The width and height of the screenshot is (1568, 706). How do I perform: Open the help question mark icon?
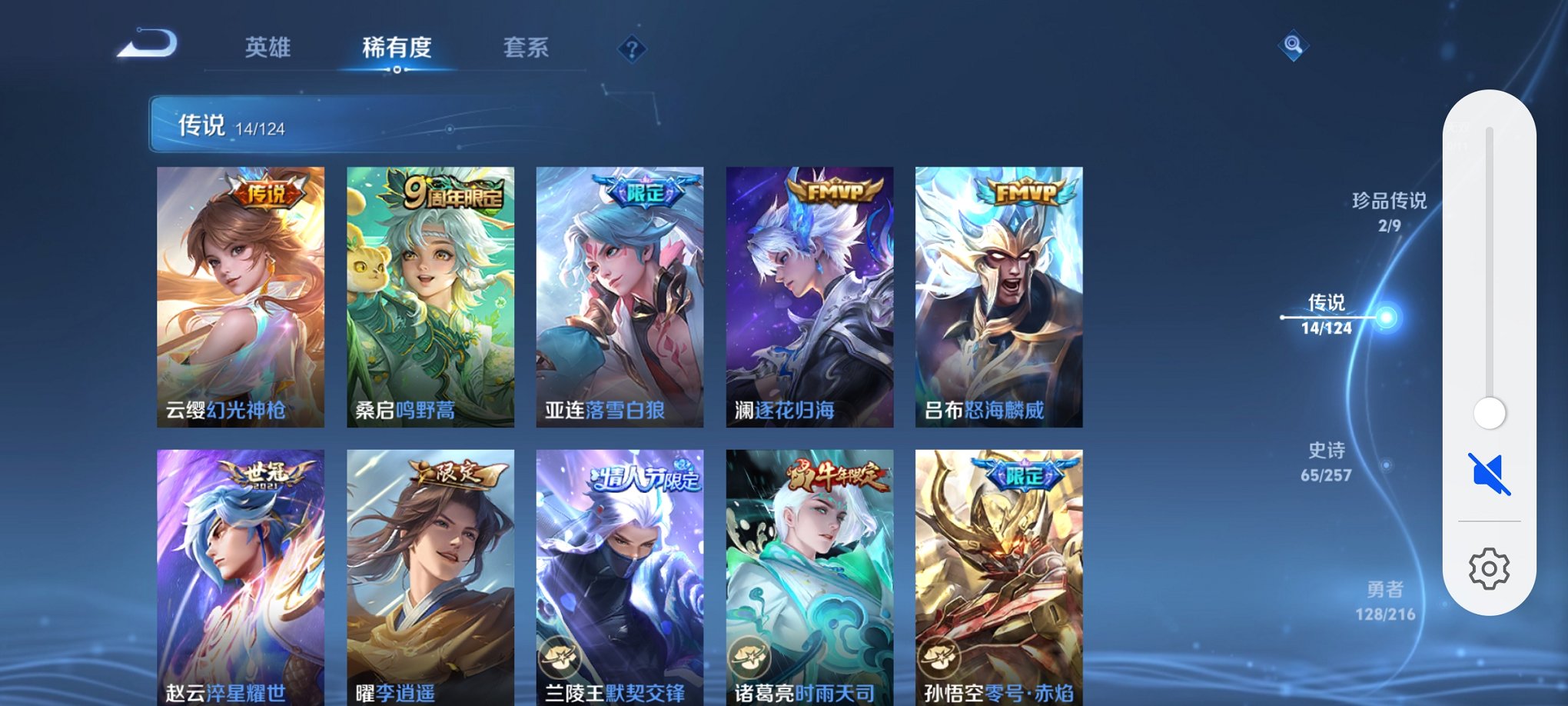tap(632, 50)
